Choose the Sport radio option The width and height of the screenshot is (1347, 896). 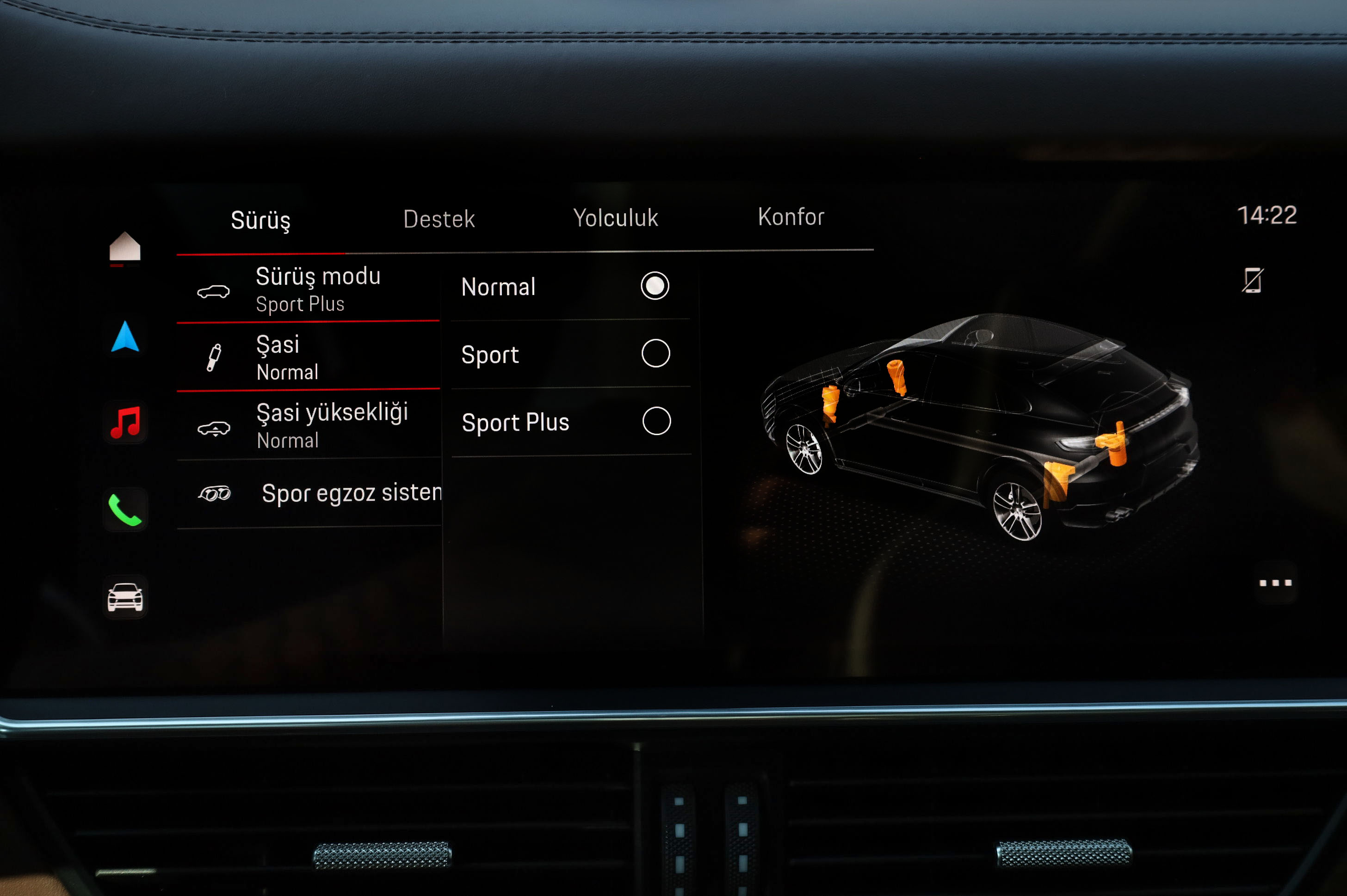tap(655, 354)
